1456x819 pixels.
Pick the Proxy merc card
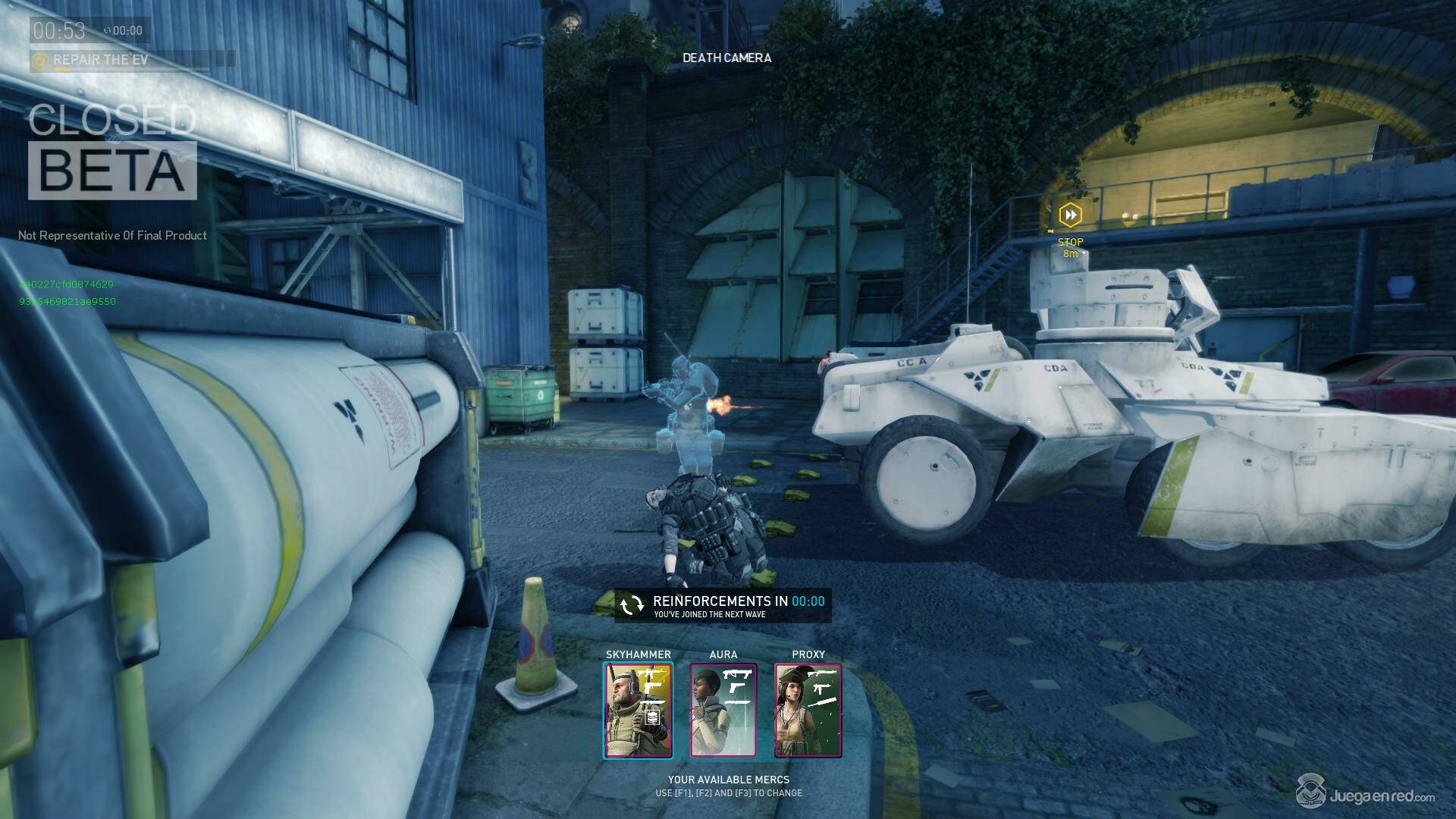[808, 710]
